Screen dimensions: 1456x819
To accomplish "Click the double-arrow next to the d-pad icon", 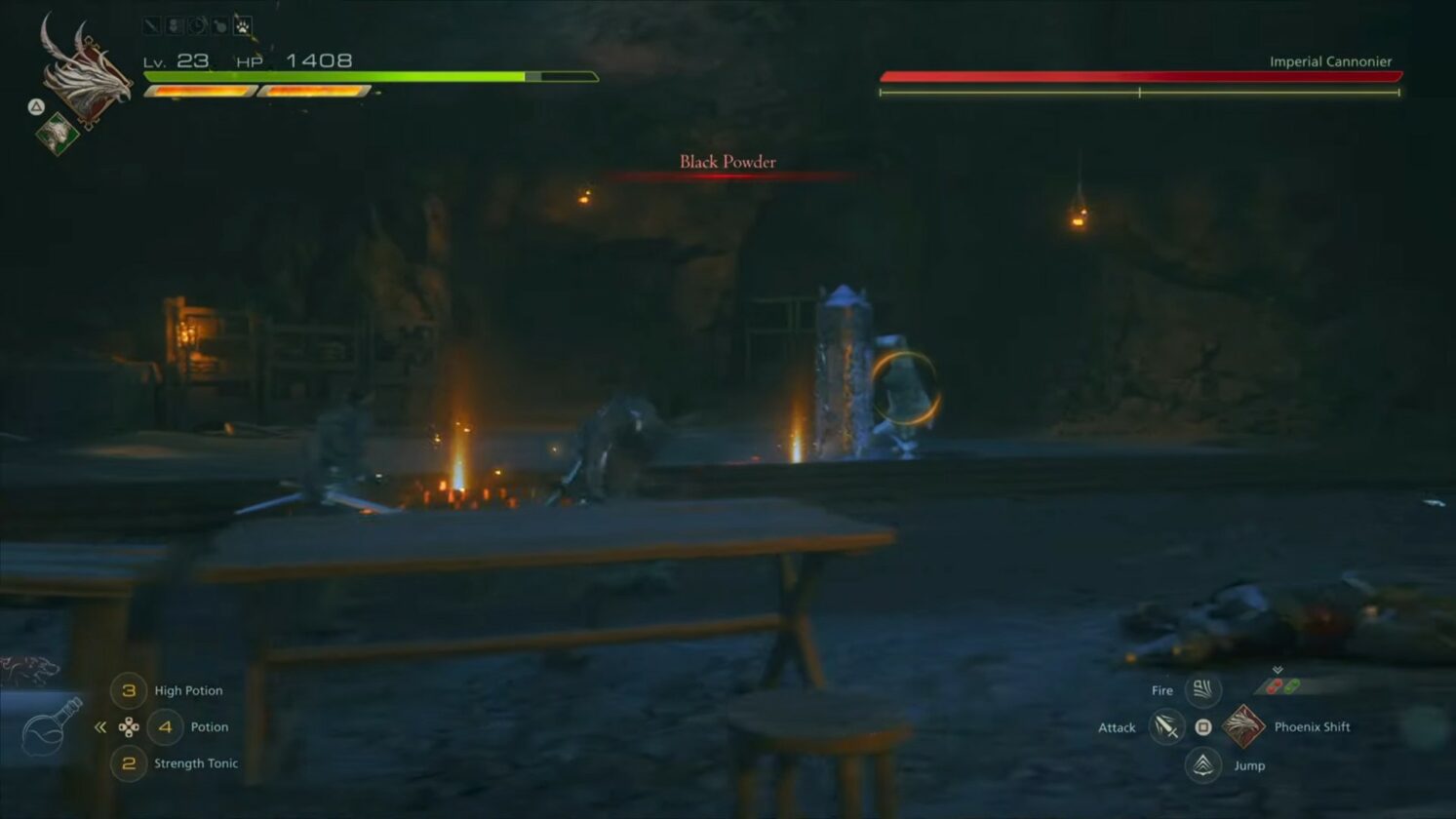I will point(99,725).
